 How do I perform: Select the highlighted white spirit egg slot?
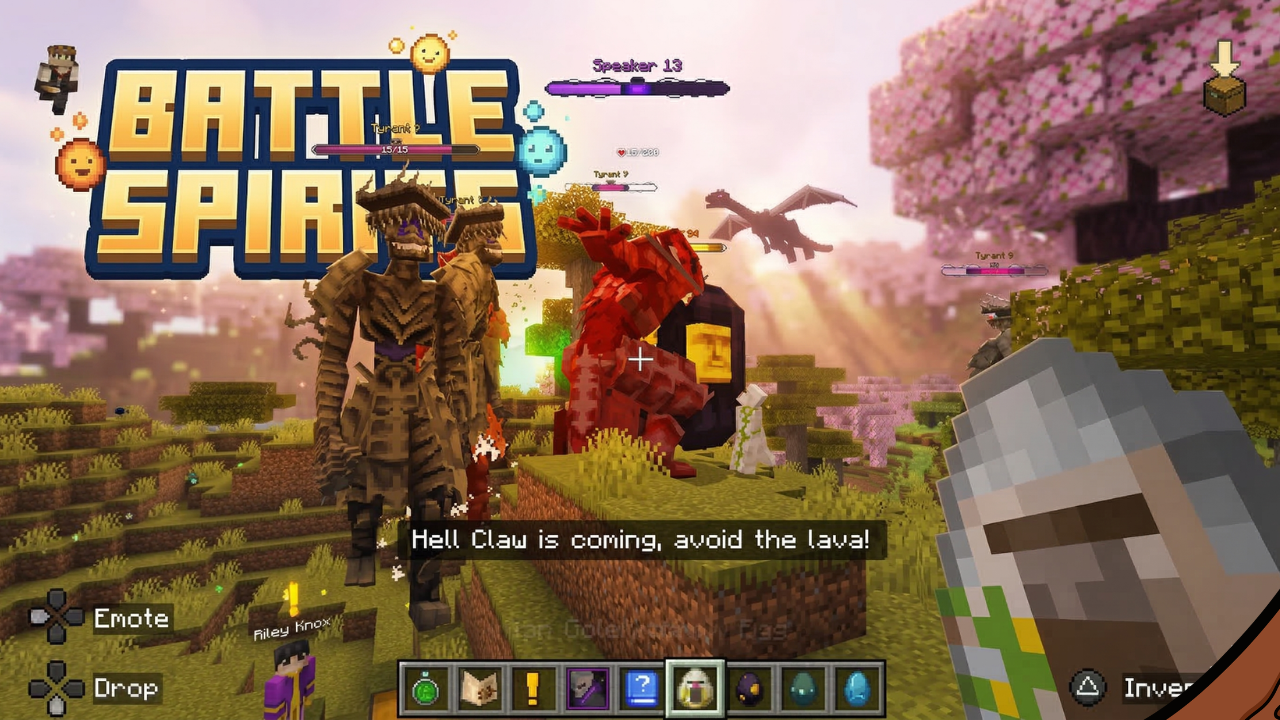[694, 689]
